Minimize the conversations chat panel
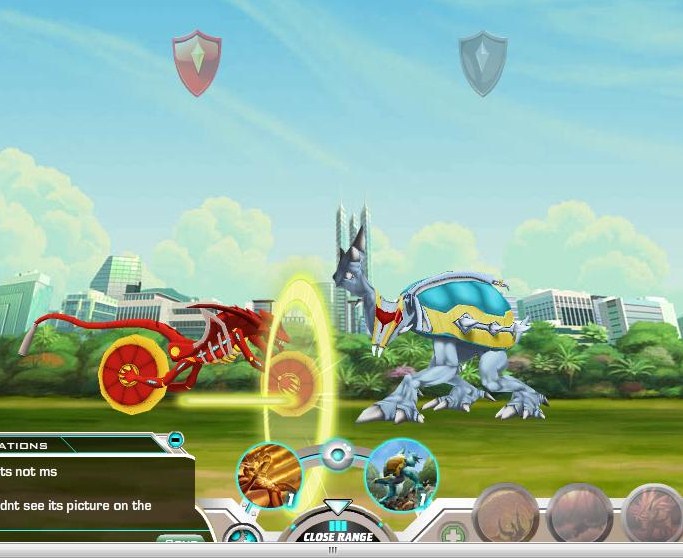 click(x=176, y=439)
